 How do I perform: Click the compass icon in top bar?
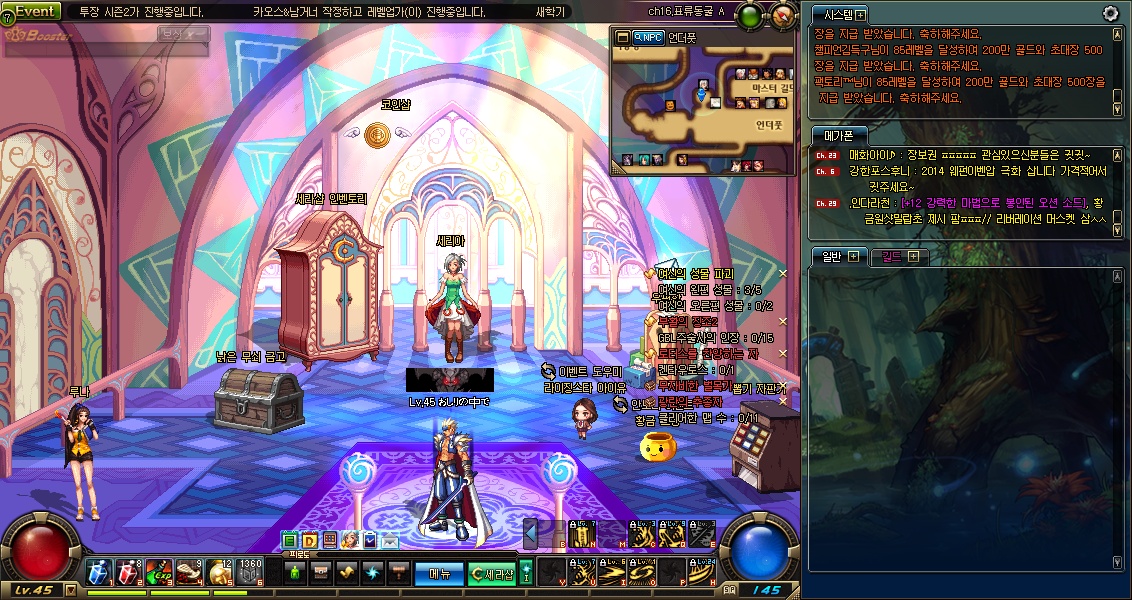click(x=783, y=15)
